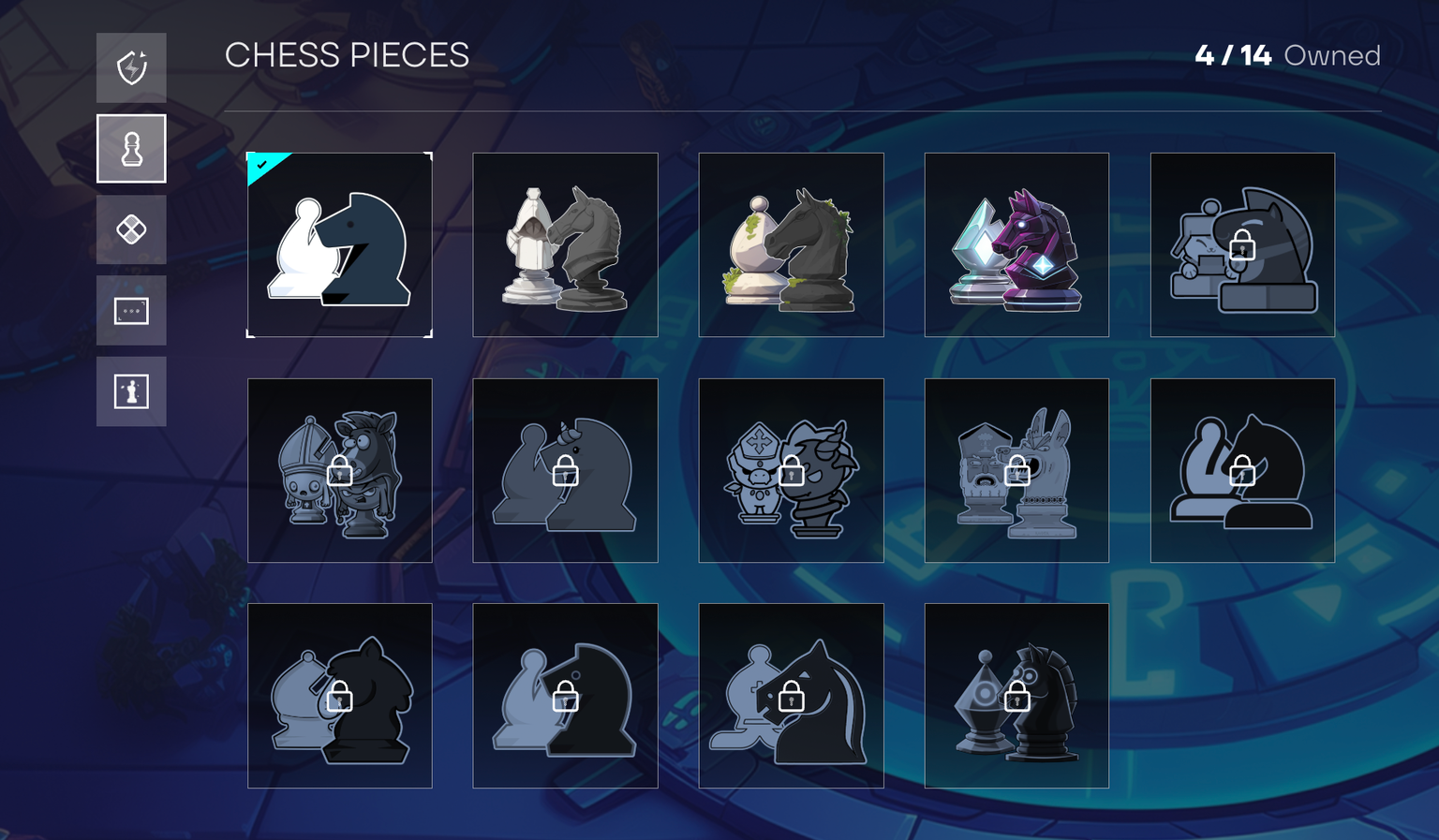Select the locked bearded stone face and donkey set
Image resolution: width=1439 pixels, height=840 pixels.
pyautogui.click(x=1016, y=470)
